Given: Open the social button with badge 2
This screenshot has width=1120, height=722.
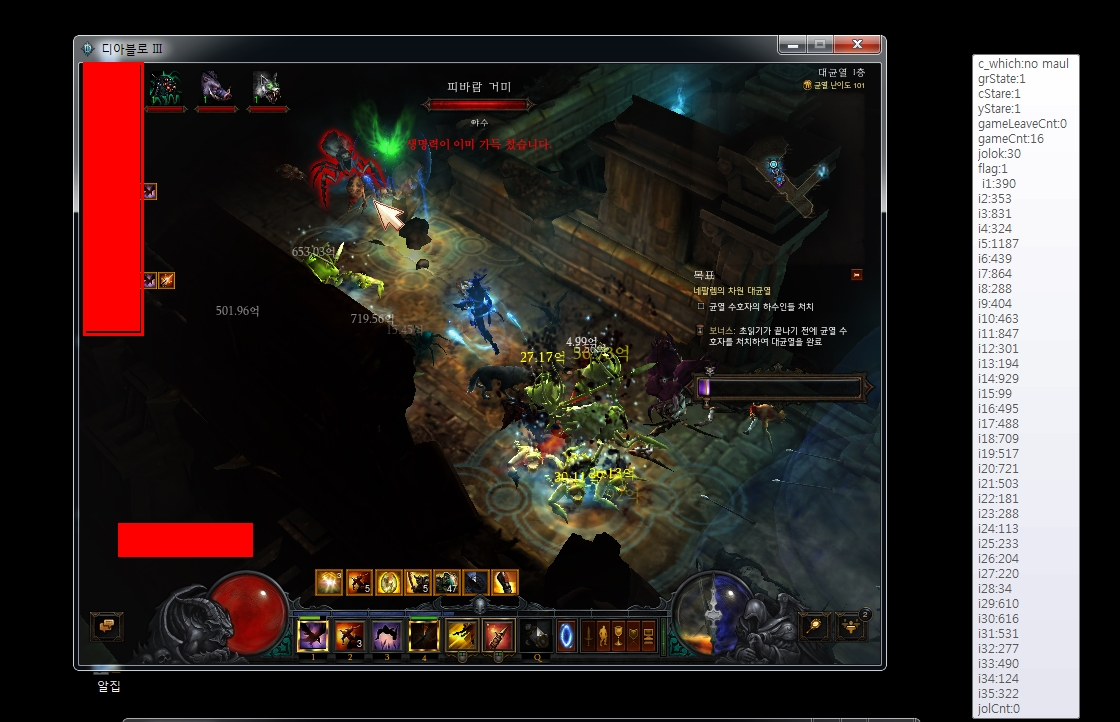Looking at the screenshot, I should [x=851, y=626].
